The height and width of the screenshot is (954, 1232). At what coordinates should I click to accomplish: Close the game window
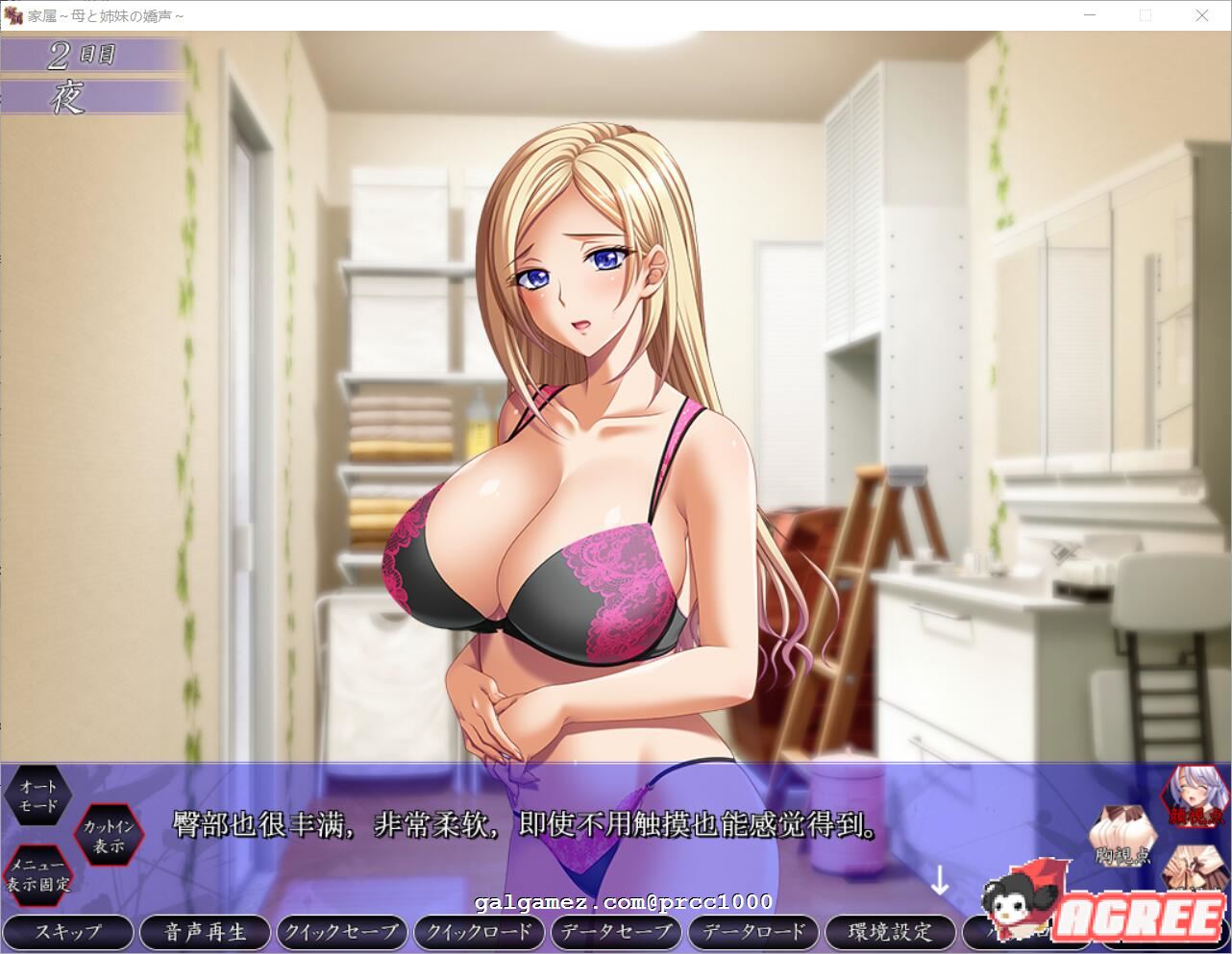pos(1201,15)
